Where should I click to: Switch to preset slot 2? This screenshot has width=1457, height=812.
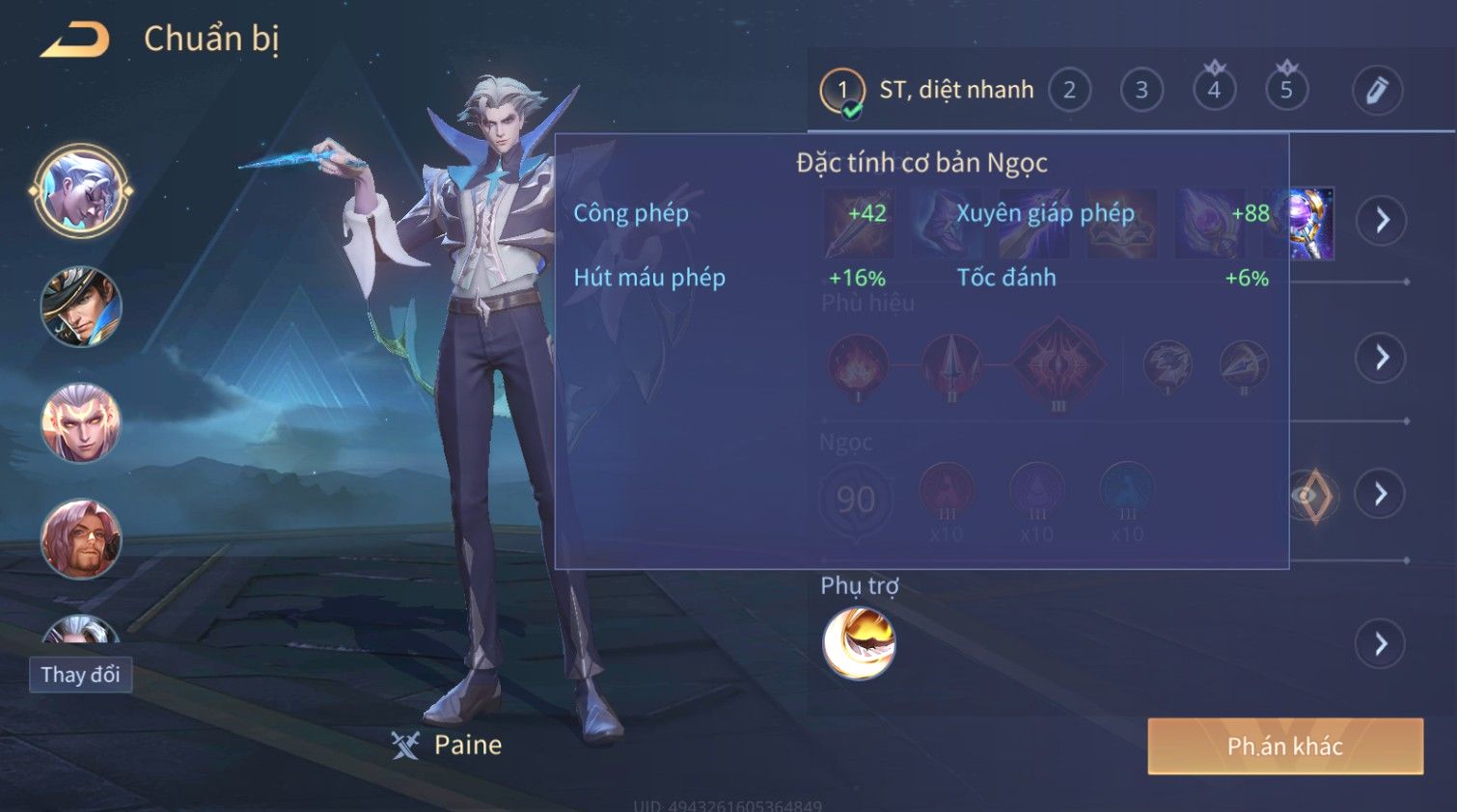click(x=1069, y=91)
